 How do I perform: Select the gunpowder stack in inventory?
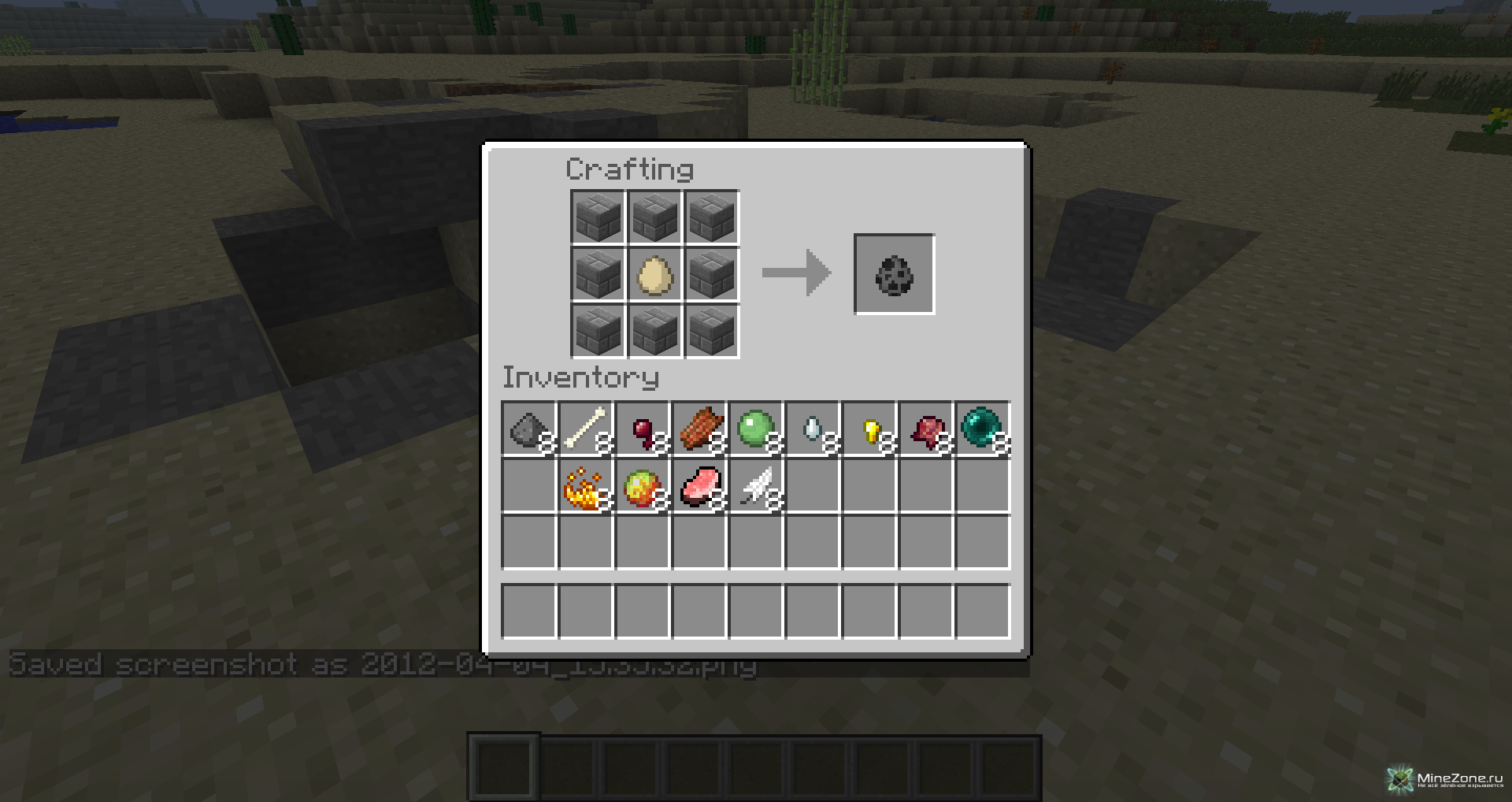pos(528,429)
